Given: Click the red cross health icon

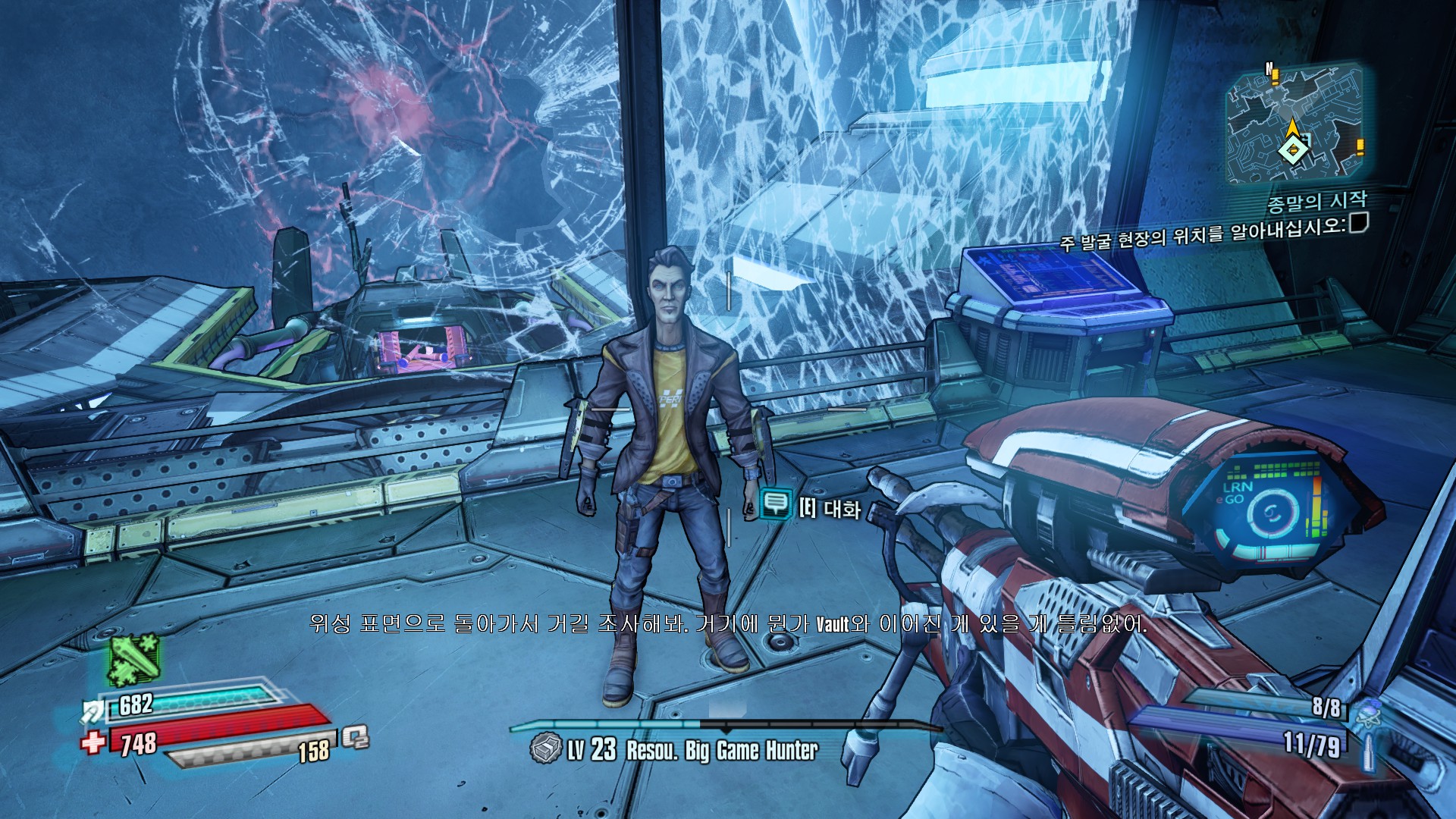Looking at the screenshot, I should (93, 742).
